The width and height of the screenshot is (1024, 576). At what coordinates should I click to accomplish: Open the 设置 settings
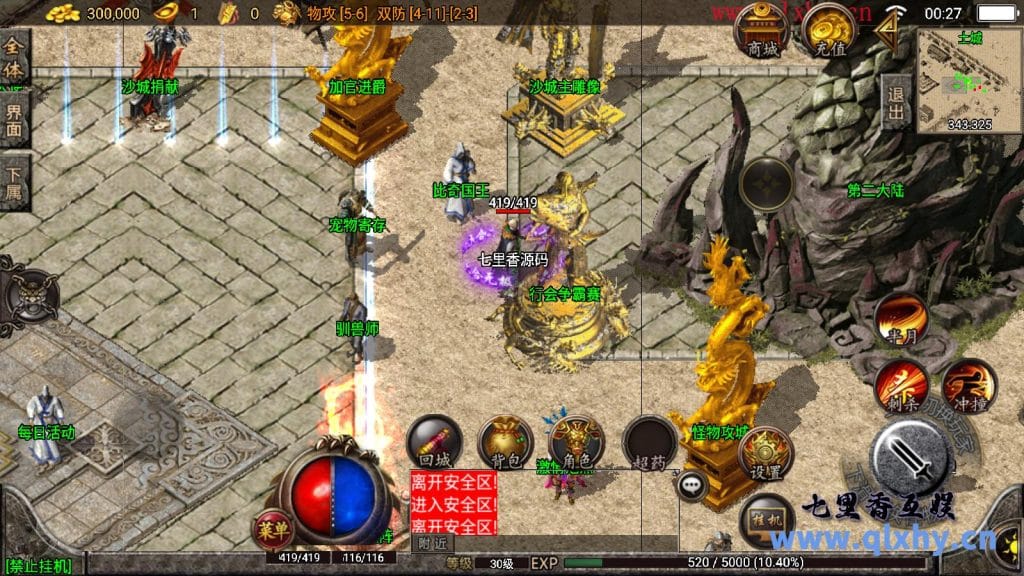(x=766, y=453)
